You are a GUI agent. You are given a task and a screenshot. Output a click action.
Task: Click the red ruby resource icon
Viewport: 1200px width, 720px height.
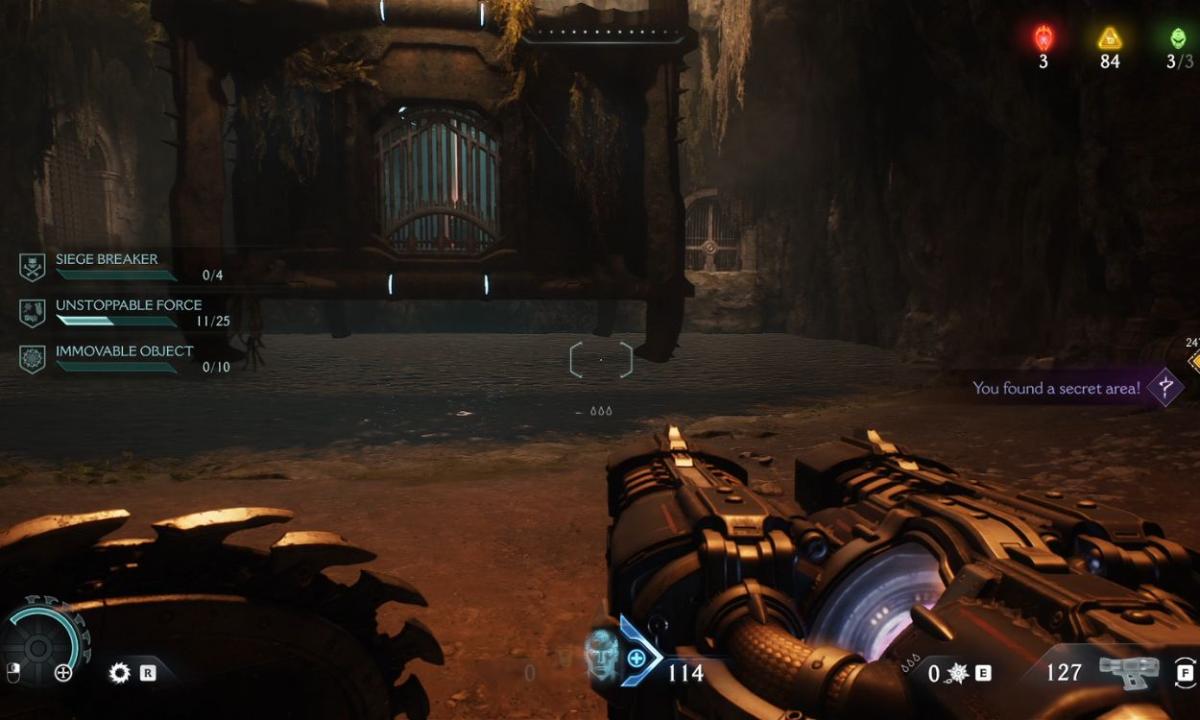(1043, 39)
